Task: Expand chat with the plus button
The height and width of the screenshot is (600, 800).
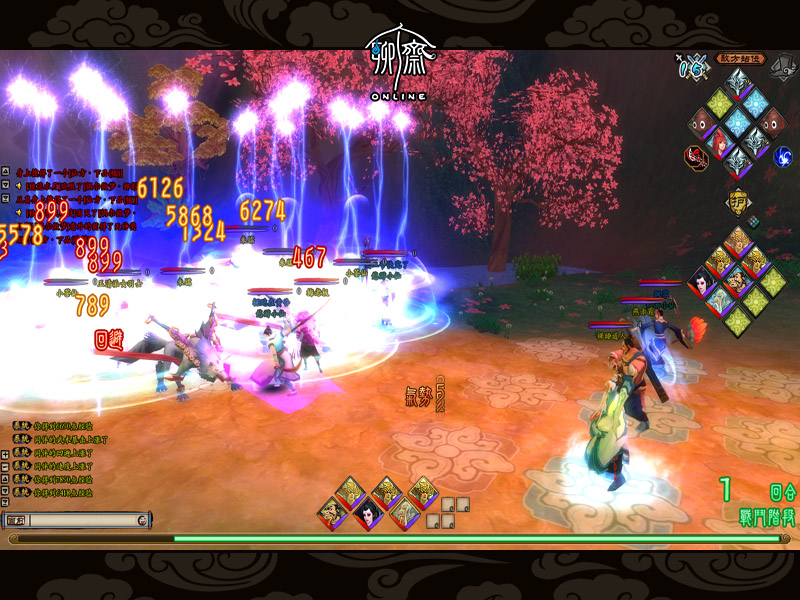Action: coord(6,453)
